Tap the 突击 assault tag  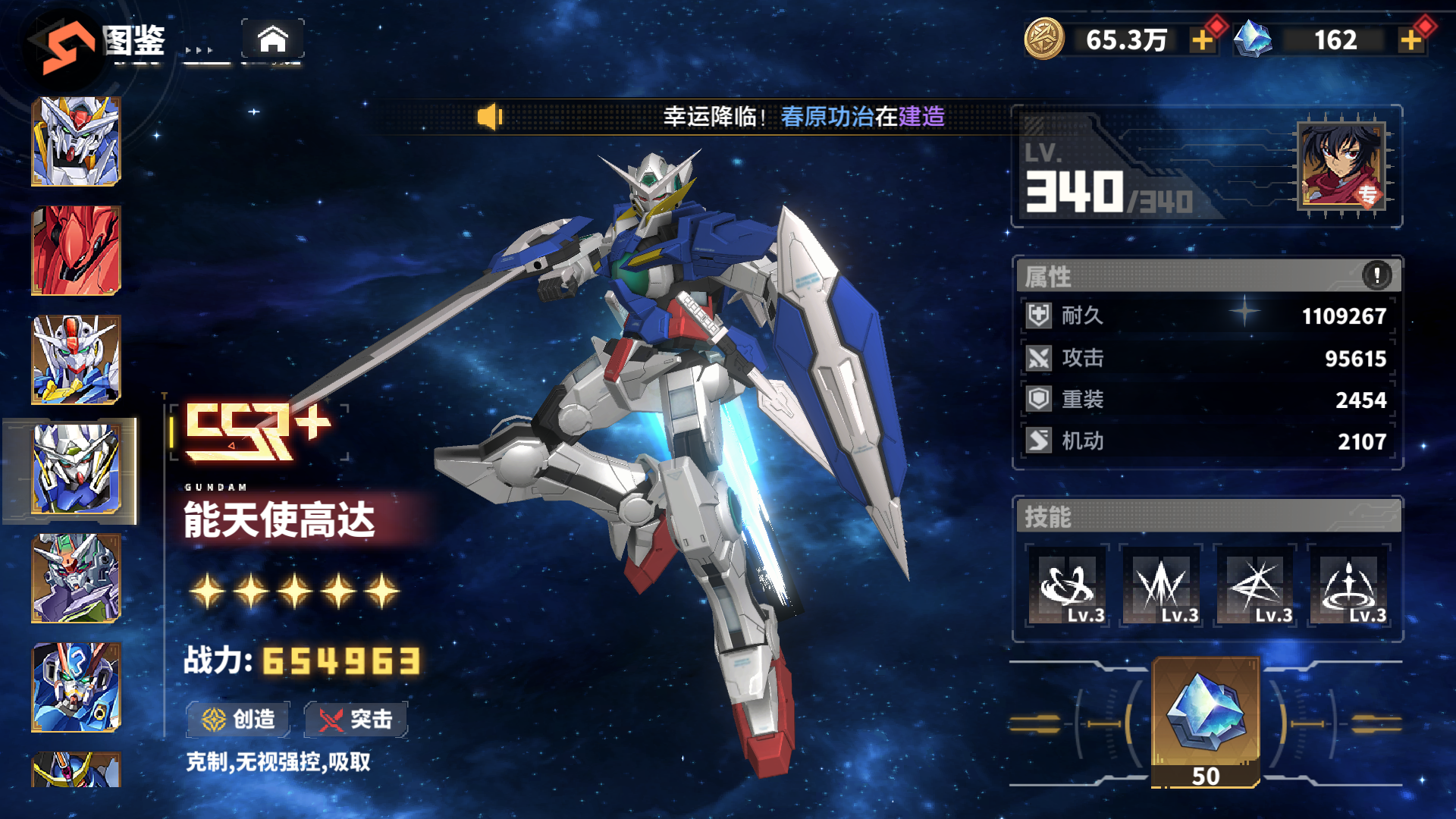356,719
